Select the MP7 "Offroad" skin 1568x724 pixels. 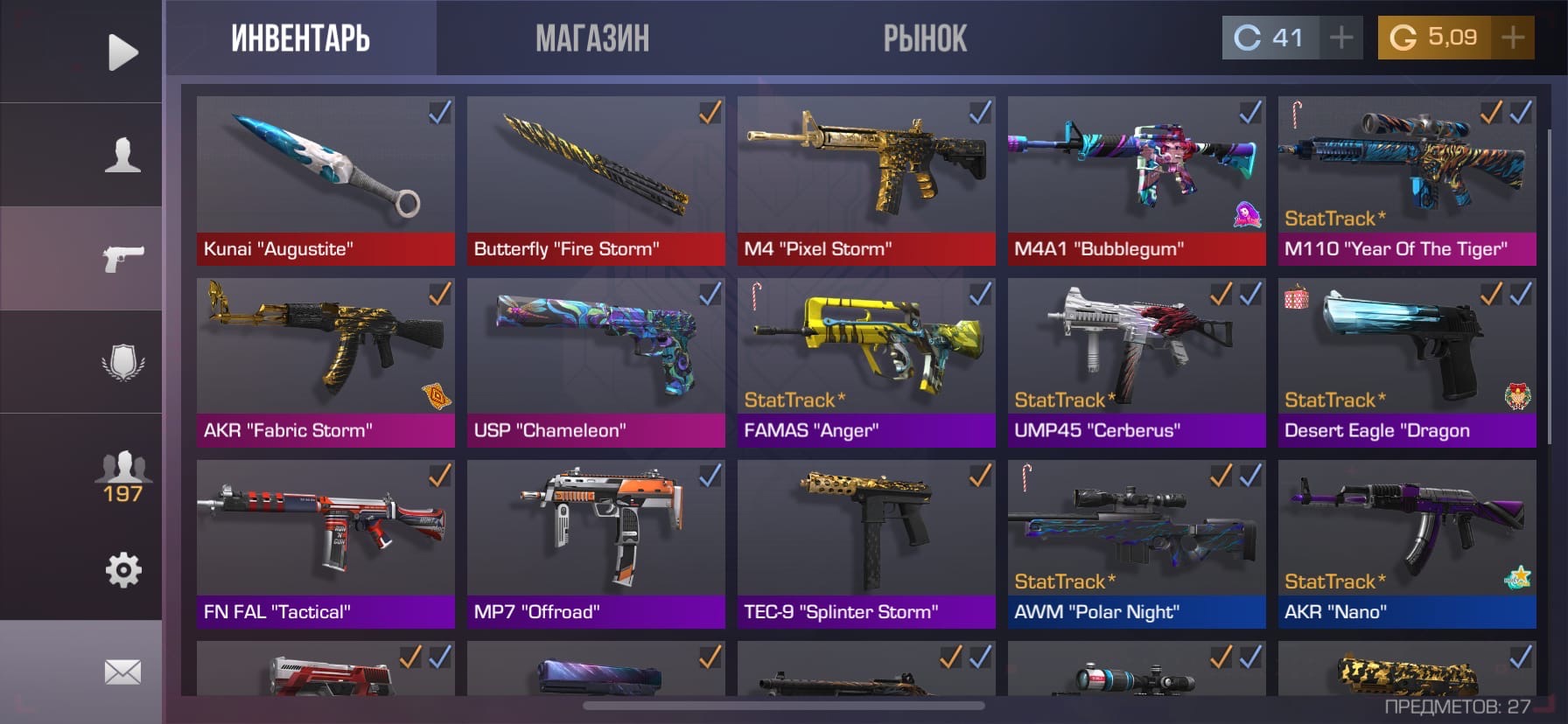pyautogui.click(x=596, y=544)
